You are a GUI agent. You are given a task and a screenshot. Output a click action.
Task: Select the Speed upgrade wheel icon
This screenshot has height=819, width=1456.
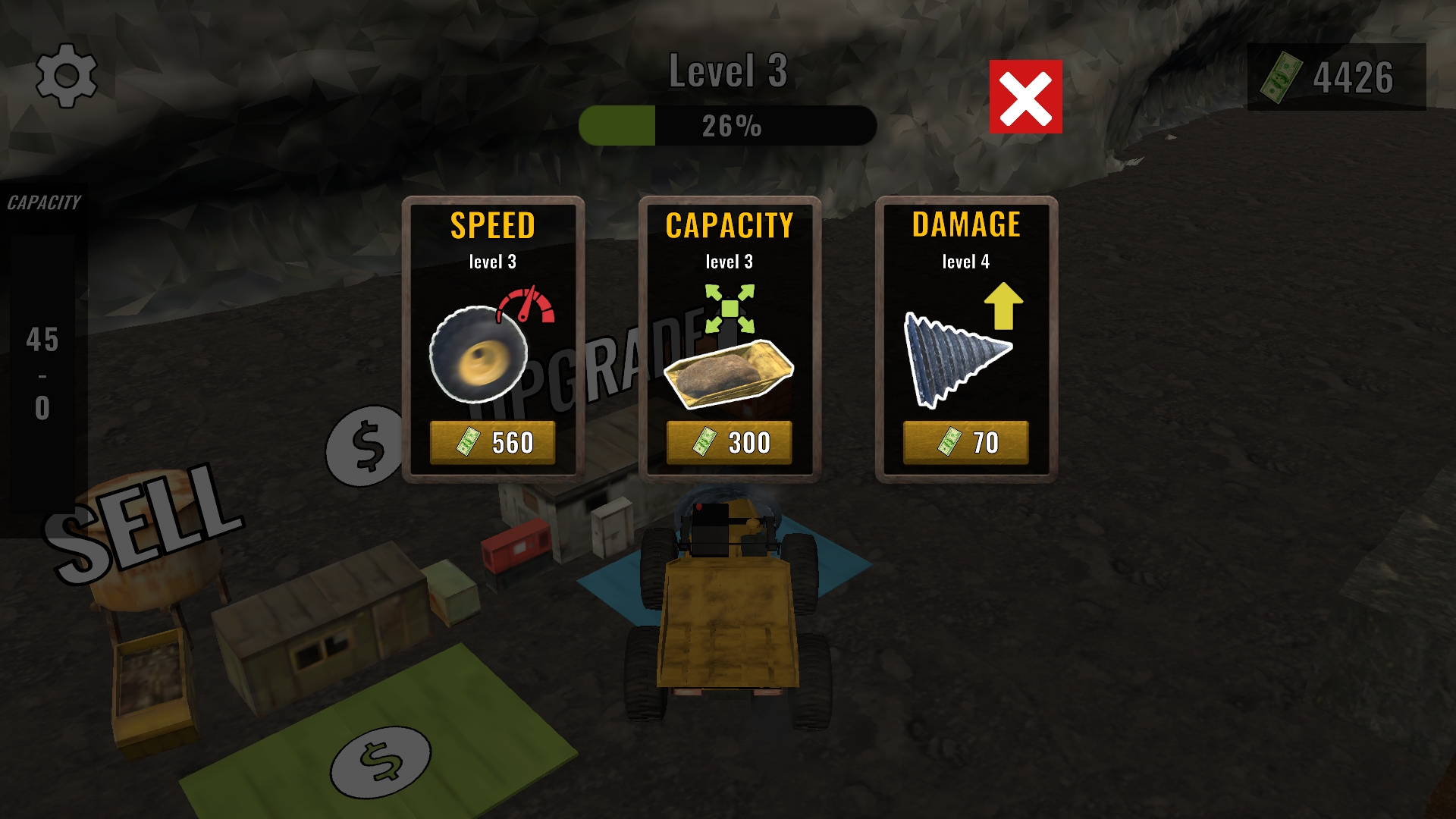478,356
